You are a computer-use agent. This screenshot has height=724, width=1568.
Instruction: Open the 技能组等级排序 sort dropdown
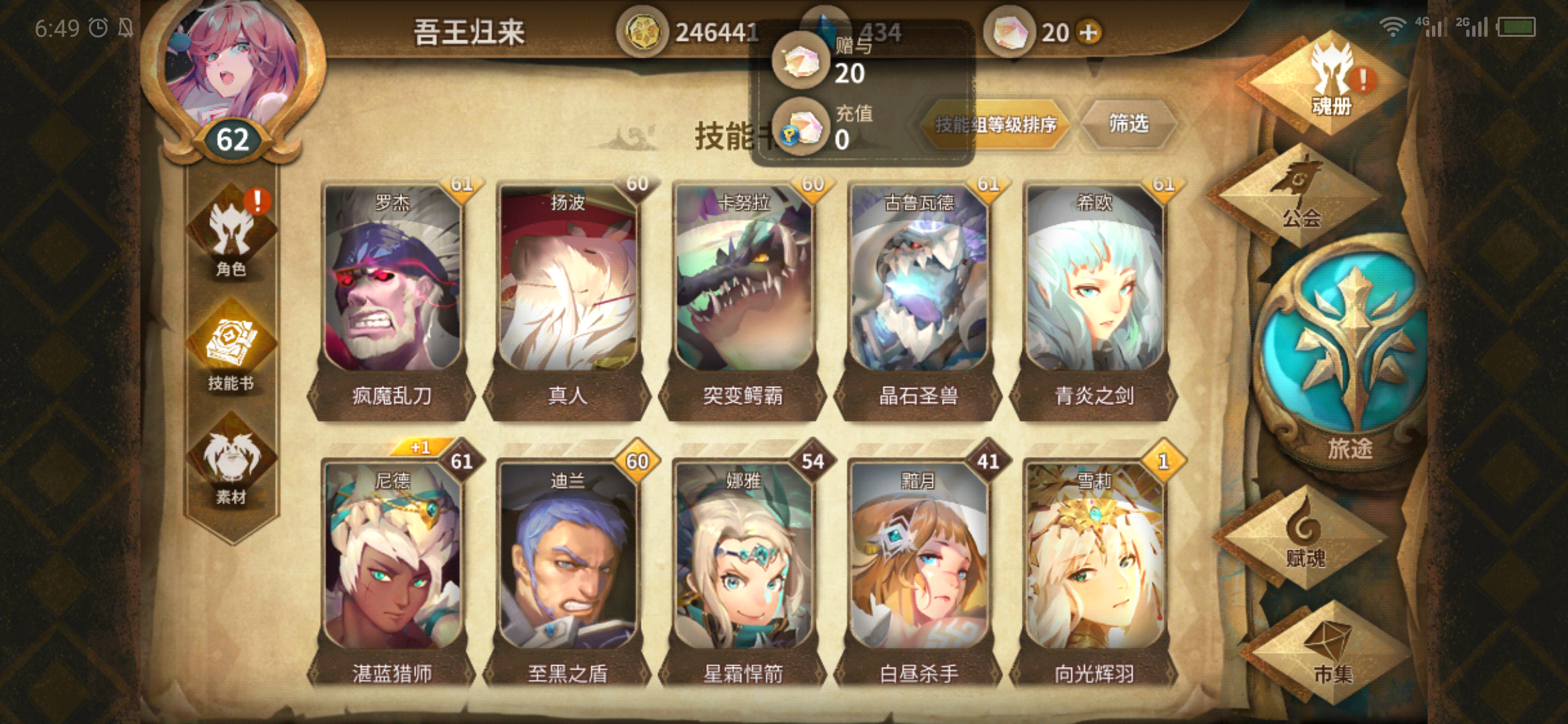coord(995,125)
